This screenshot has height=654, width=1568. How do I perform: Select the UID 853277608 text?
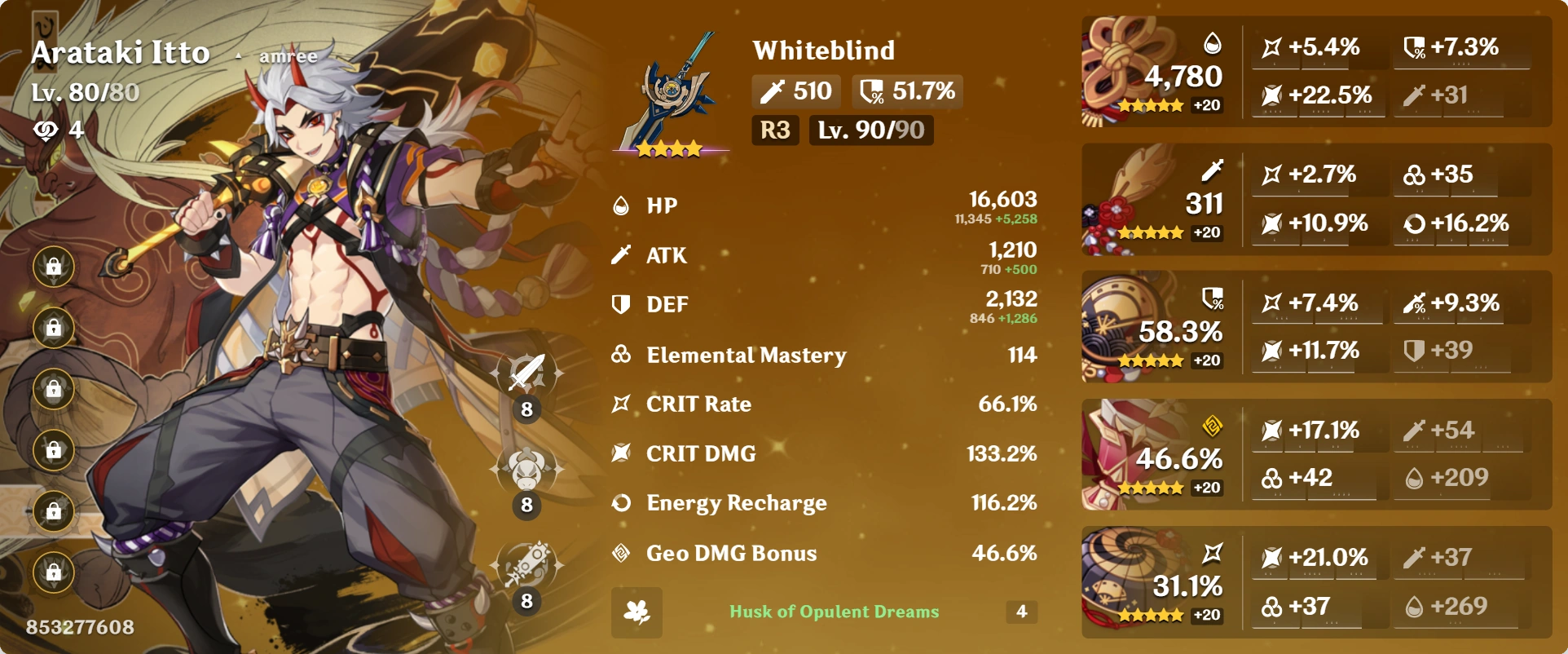pos(81,626)
